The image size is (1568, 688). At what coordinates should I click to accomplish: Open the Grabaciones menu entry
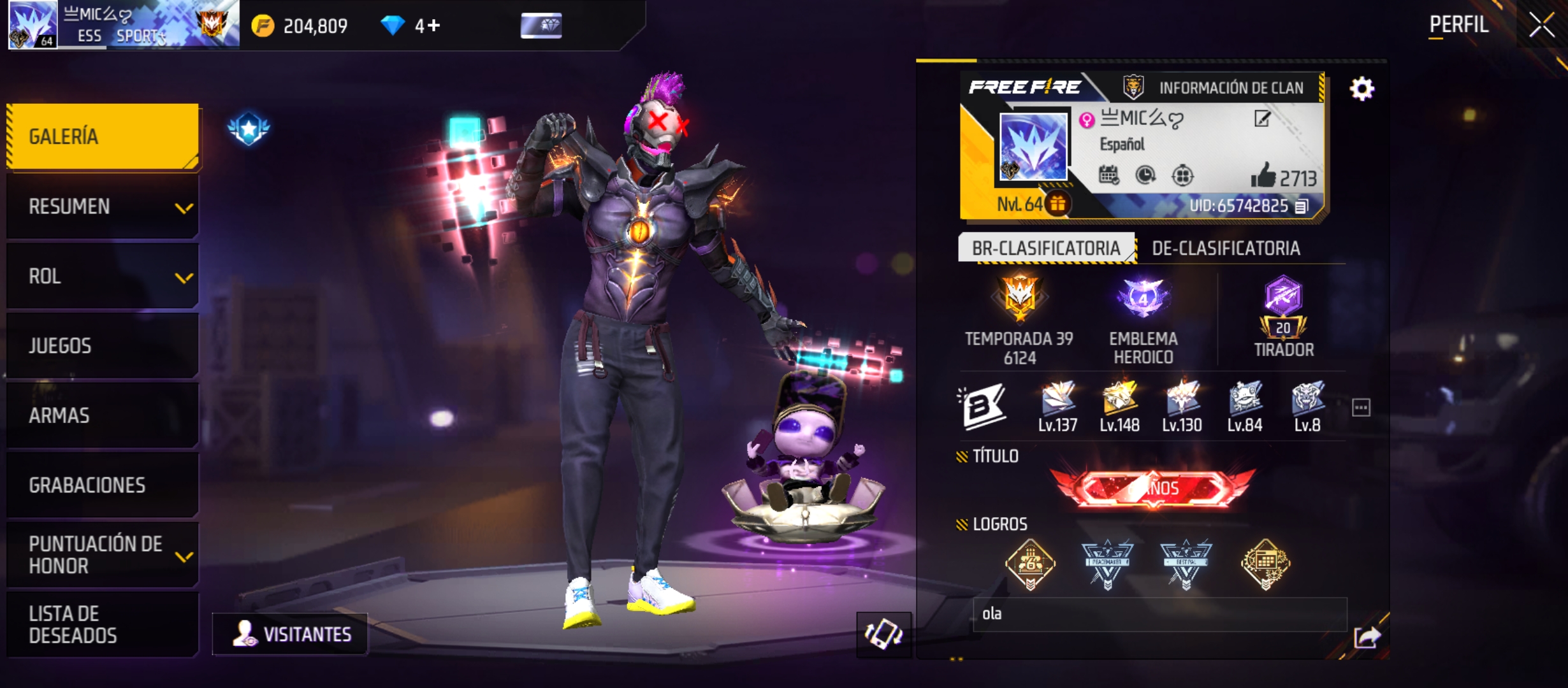[x=102, y=485]
